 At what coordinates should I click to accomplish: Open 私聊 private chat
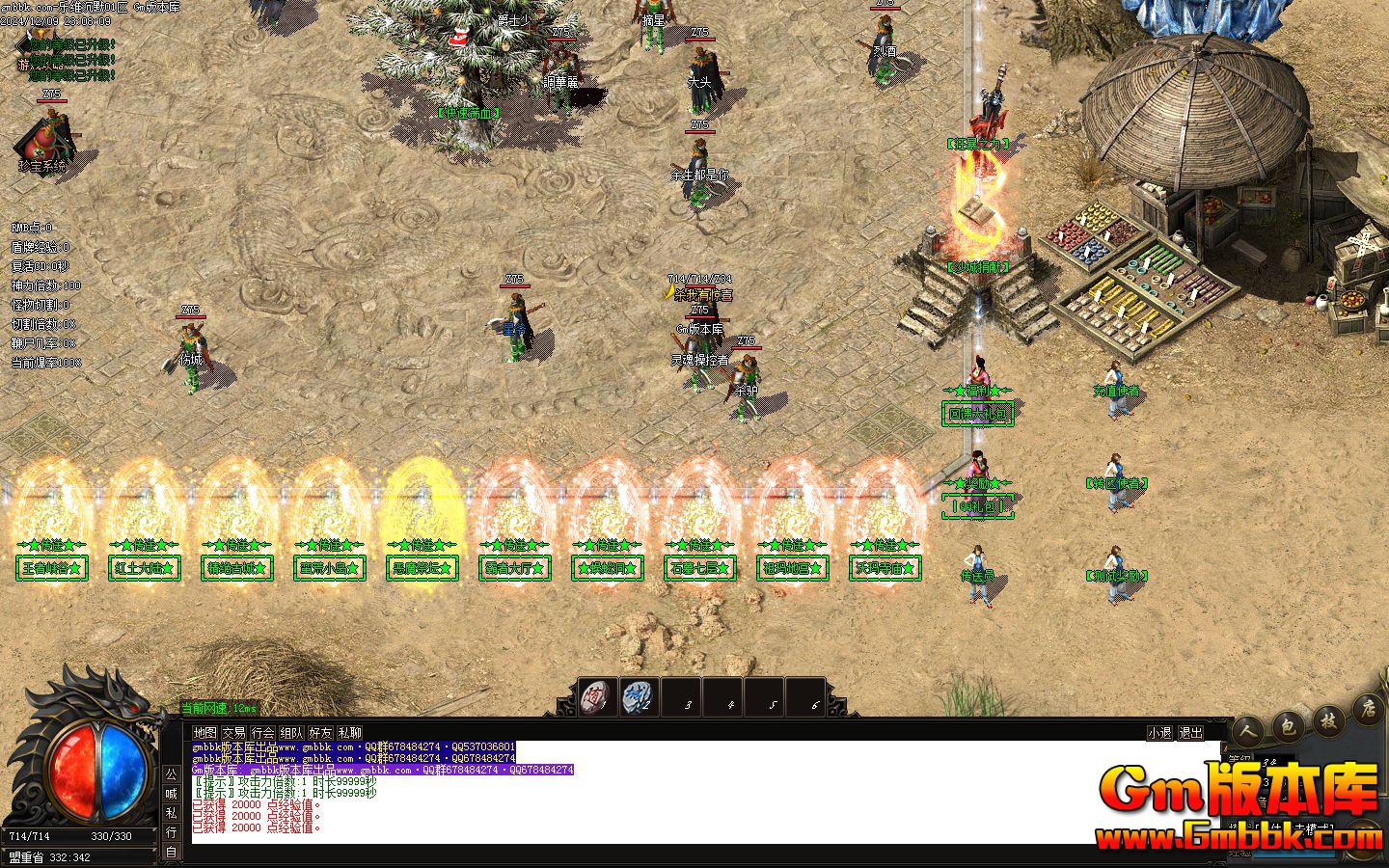pos(349,733)
